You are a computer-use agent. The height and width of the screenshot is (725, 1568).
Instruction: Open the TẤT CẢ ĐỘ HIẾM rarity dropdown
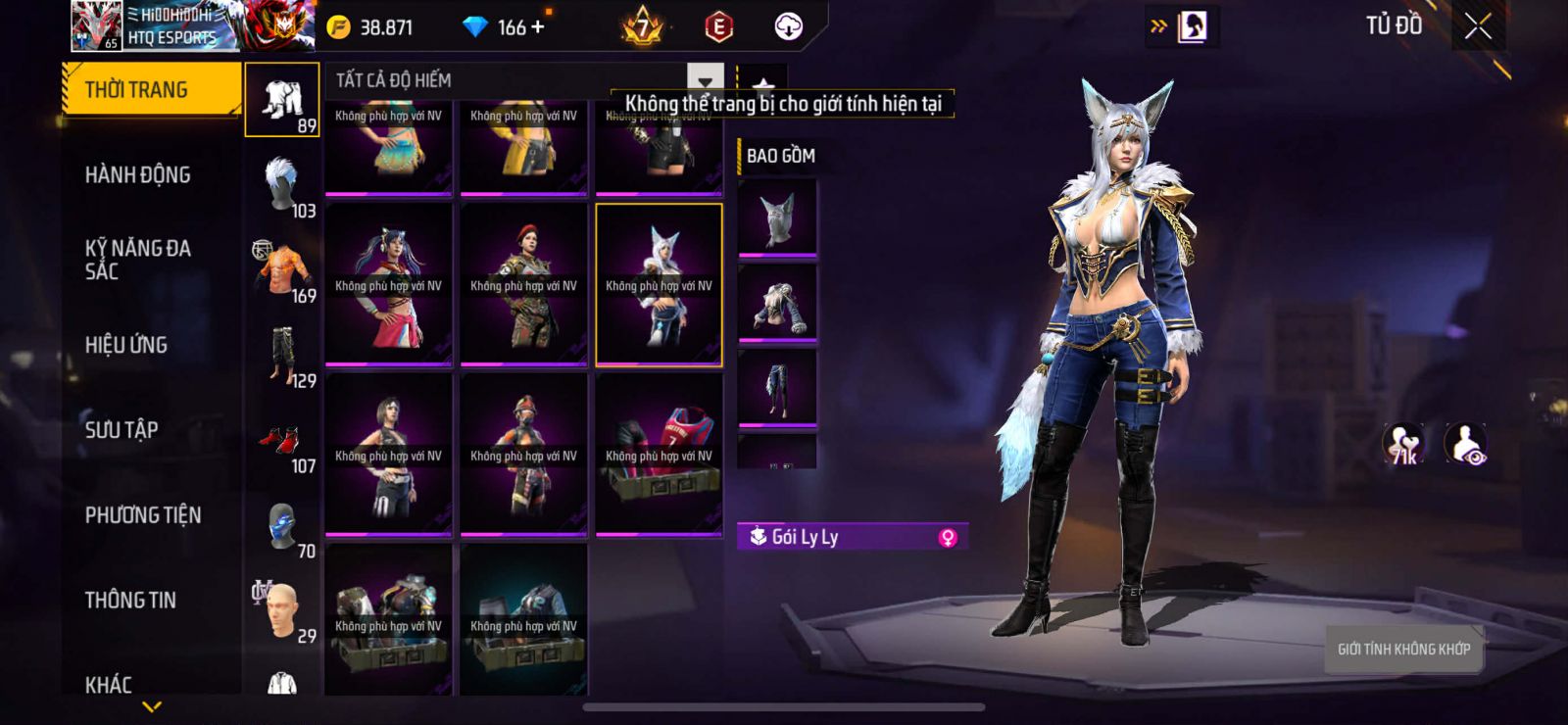tap(705, 80)
